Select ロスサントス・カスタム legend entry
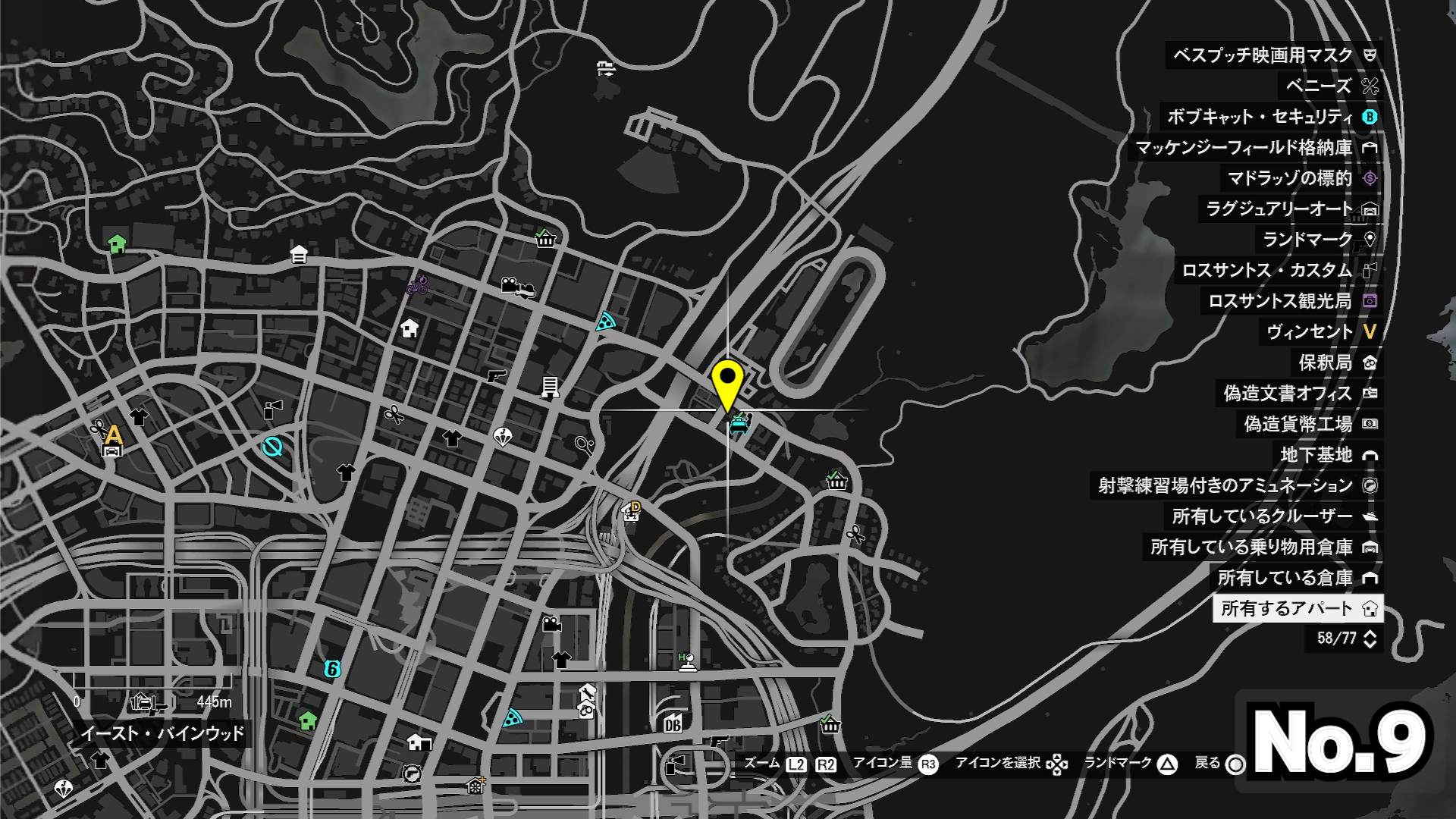The height and width of the screenshot is (819, 1456). tap(1266, 271)
